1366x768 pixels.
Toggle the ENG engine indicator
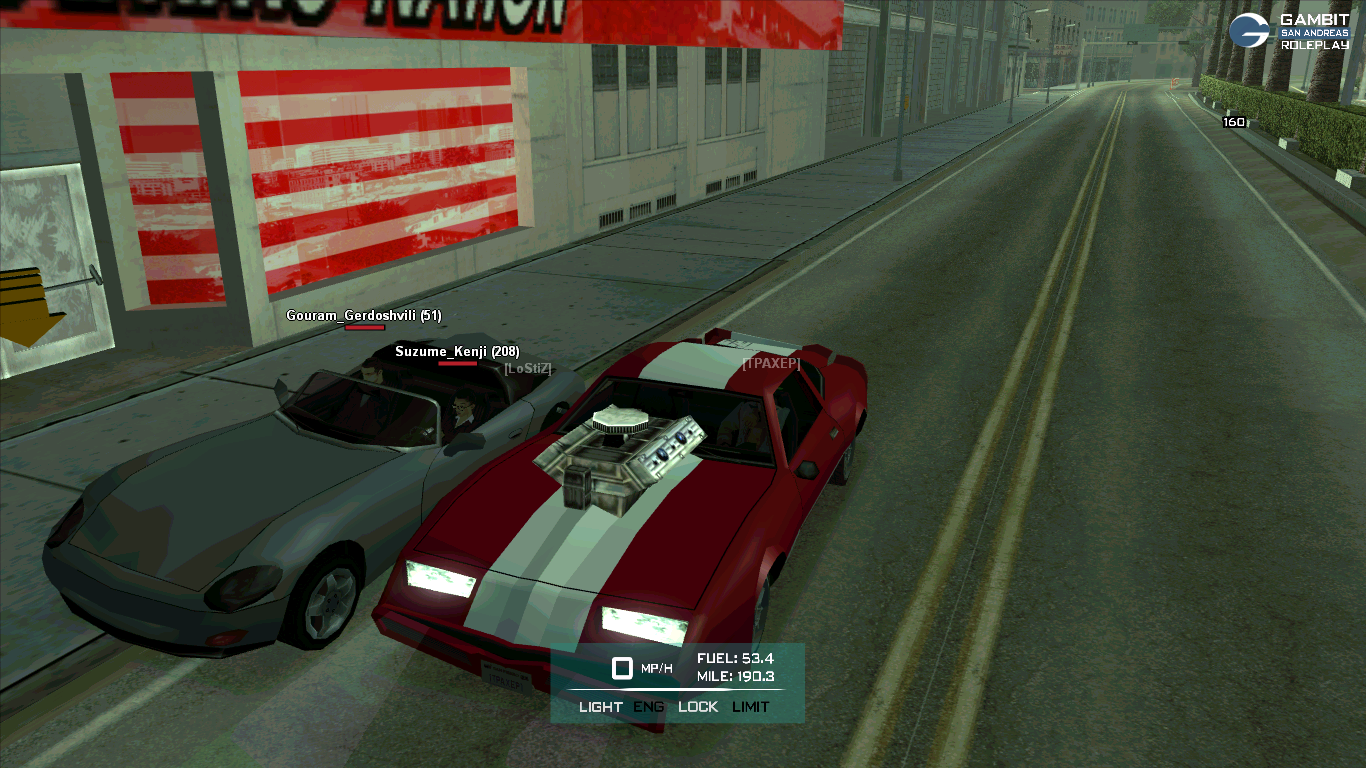(650, 707)
